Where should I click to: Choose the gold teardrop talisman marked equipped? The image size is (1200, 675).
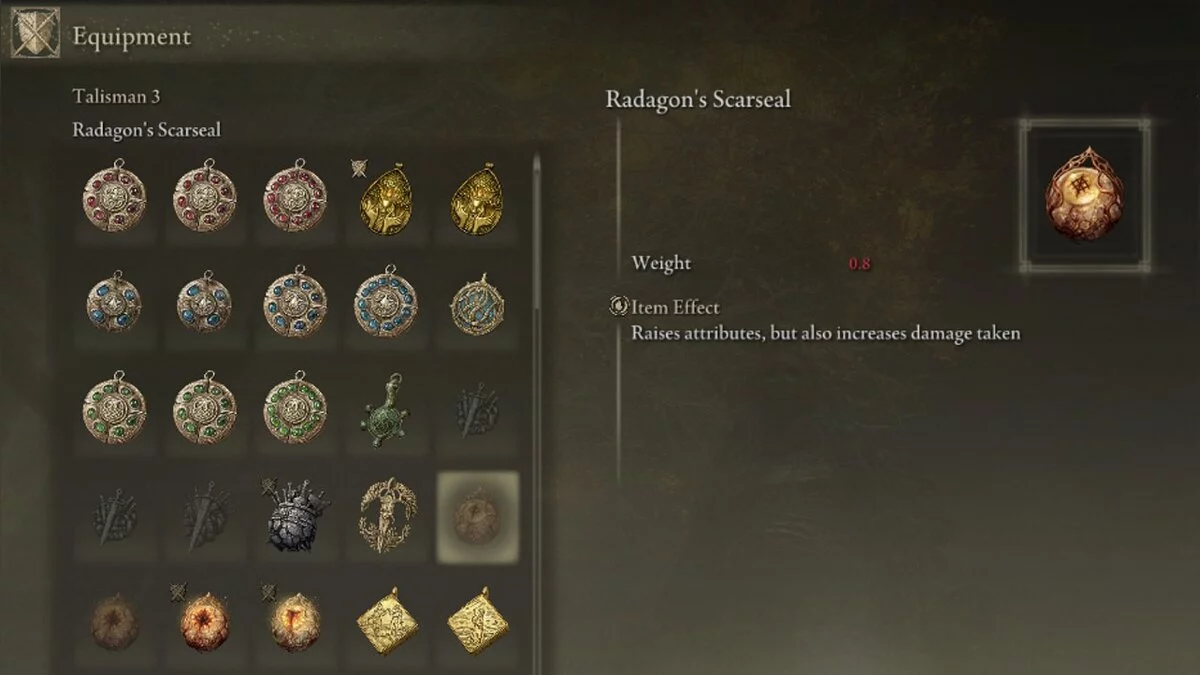[x=386, y=198]
